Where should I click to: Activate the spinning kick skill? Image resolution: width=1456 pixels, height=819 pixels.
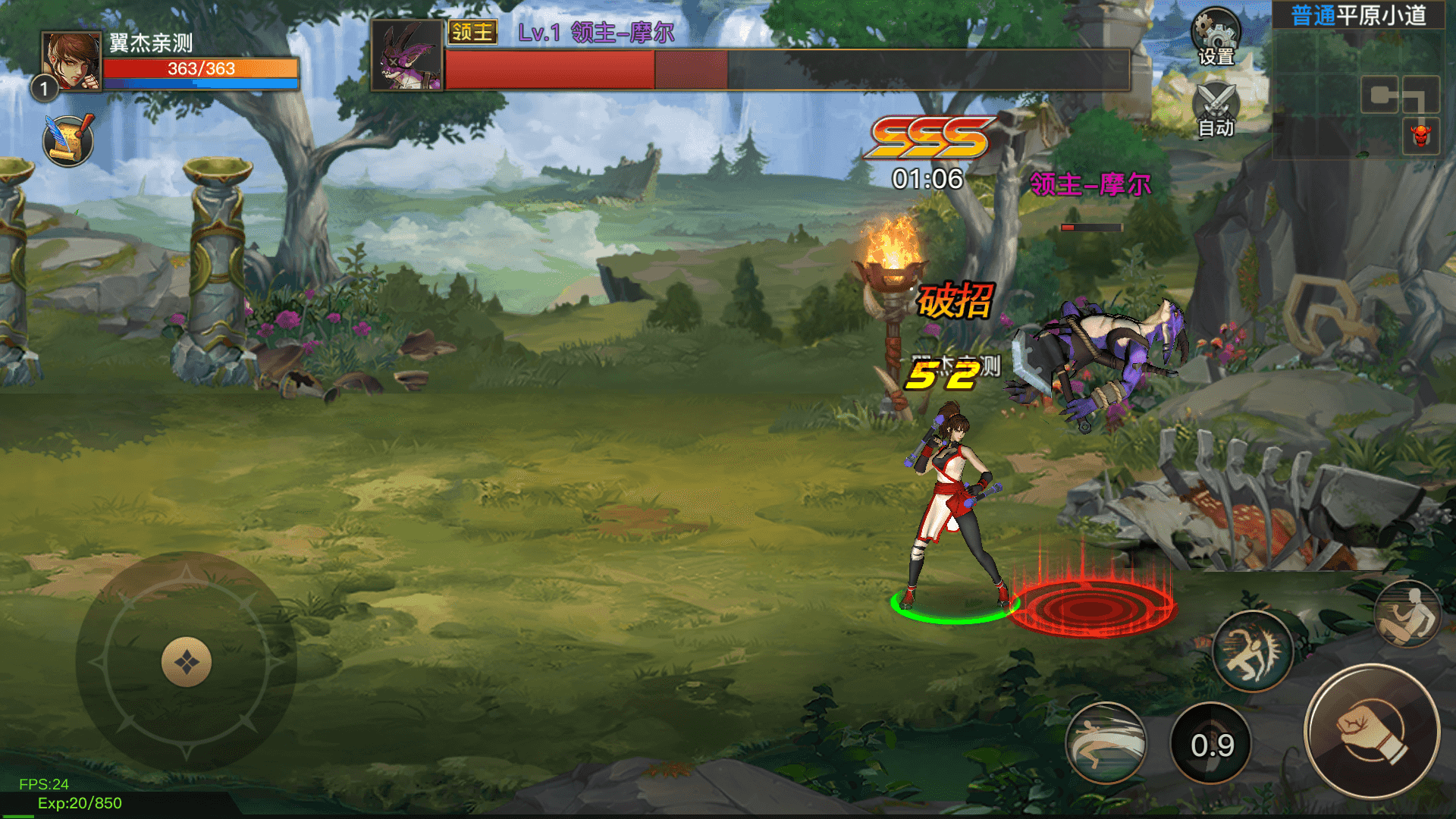pos(1253,651)
